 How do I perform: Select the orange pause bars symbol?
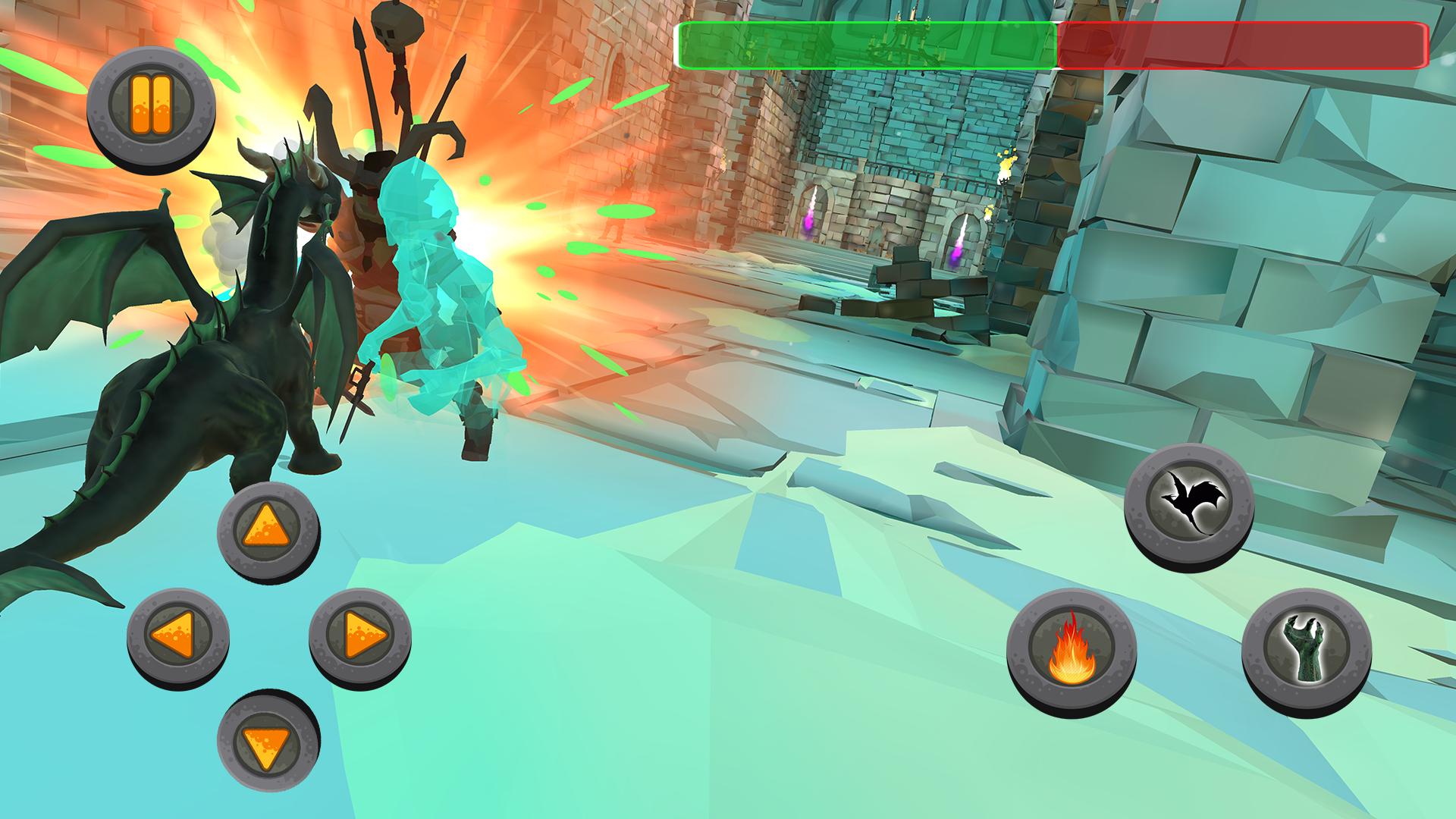[x=152, y=102]
